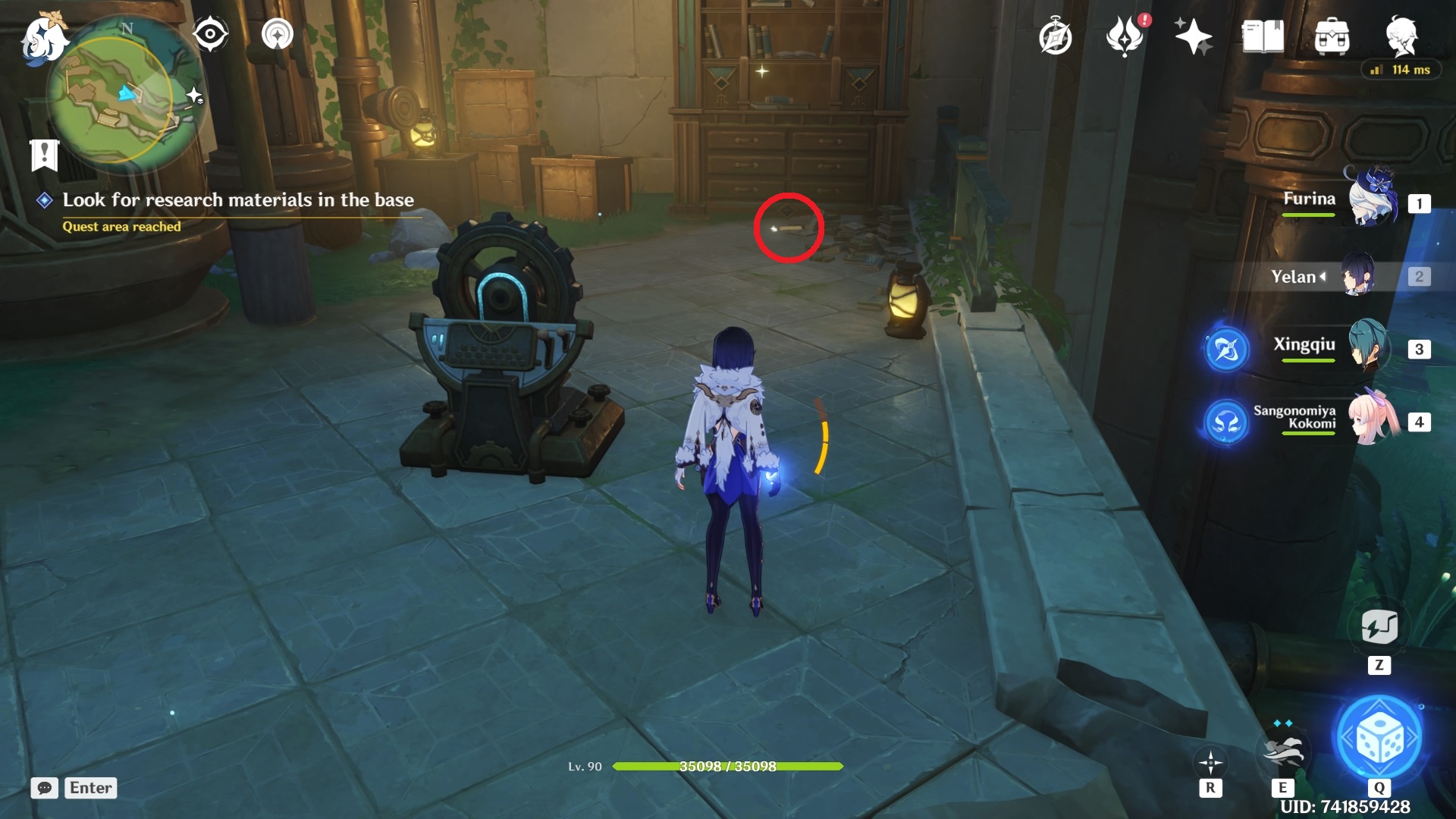Open the Character screen via Paimon icon
This screenshot has width=1456, height=819.
point(1404,36)
